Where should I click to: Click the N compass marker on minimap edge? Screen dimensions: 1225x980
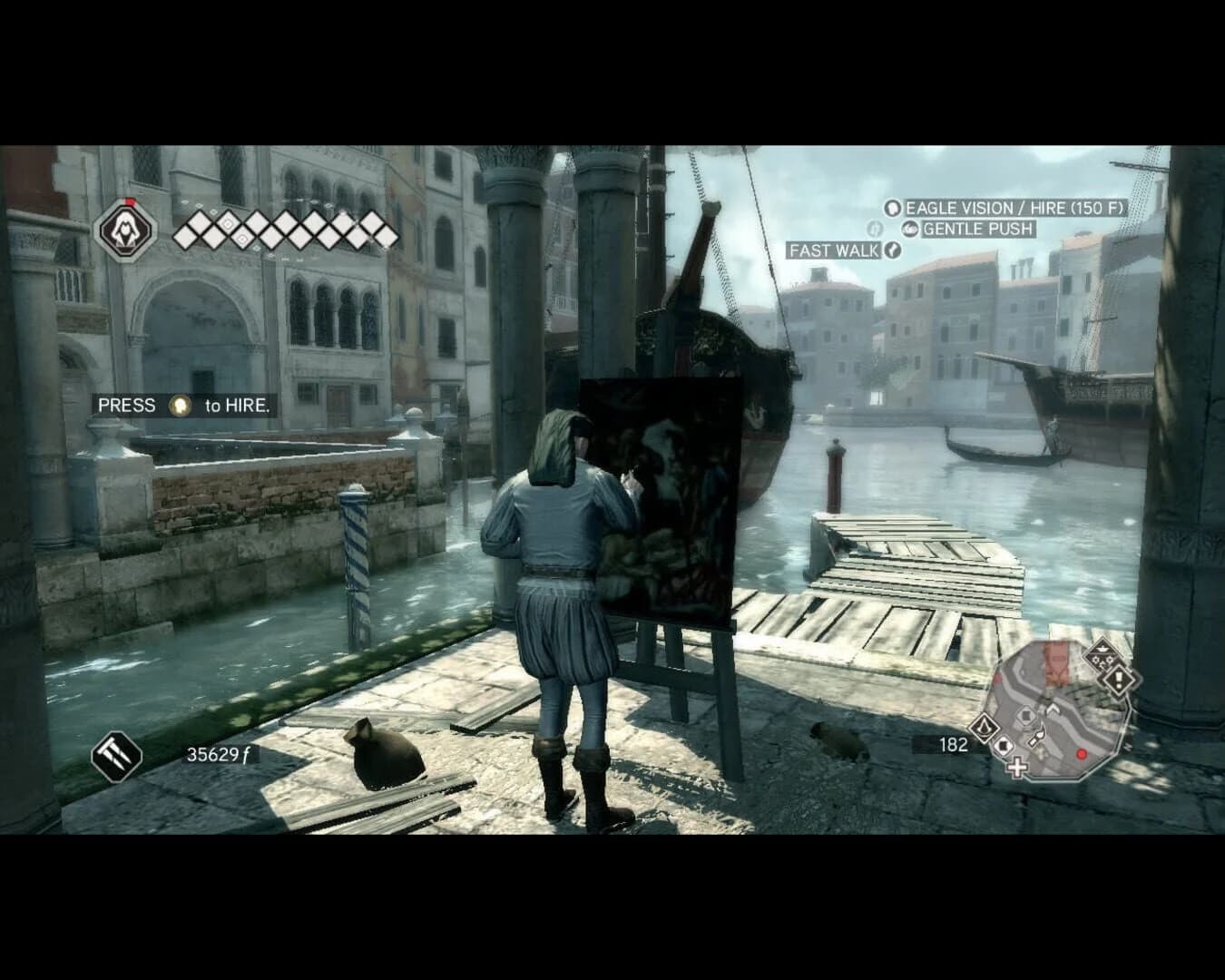click(1127, 745)
